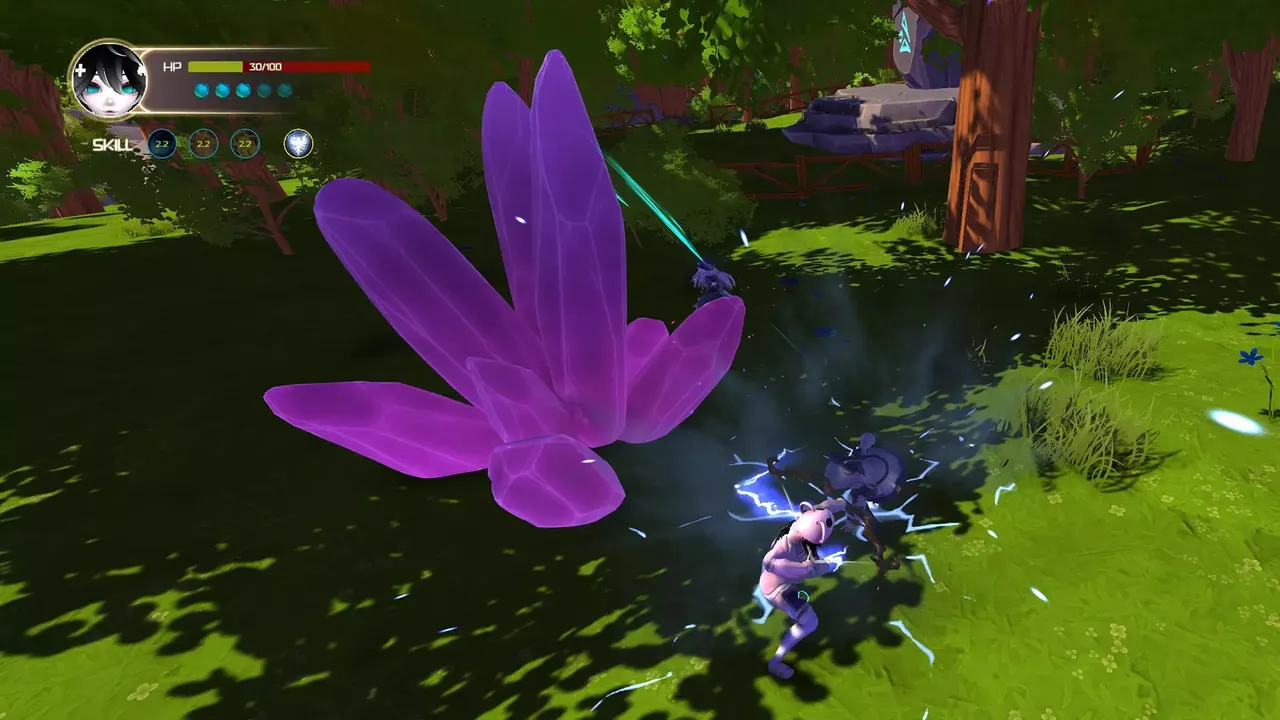Select the dark blue skill on cooldown
Image resolution: width=1280 pixels, height=720 pixels.
pos(162,144)
